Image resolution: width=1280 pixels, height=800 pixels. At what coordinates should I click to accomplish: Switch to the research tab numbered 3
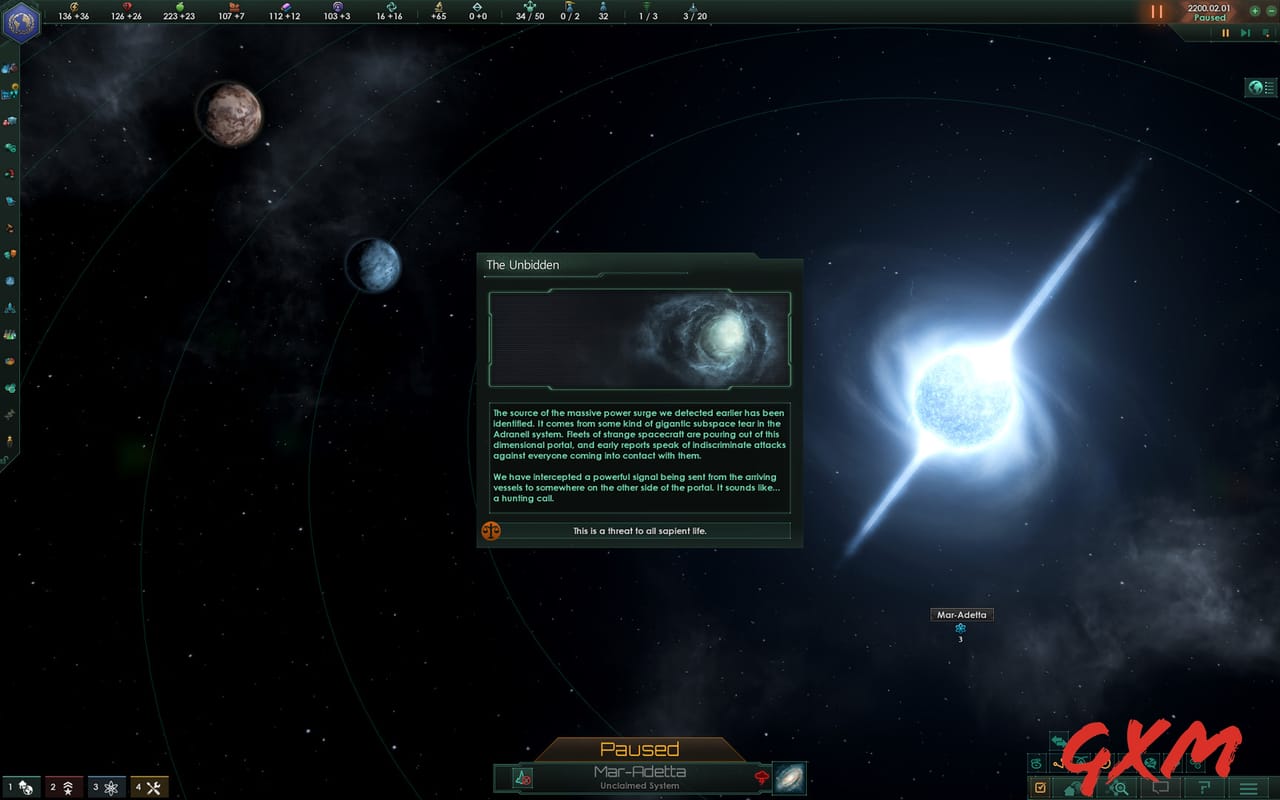tap(105, 787)
